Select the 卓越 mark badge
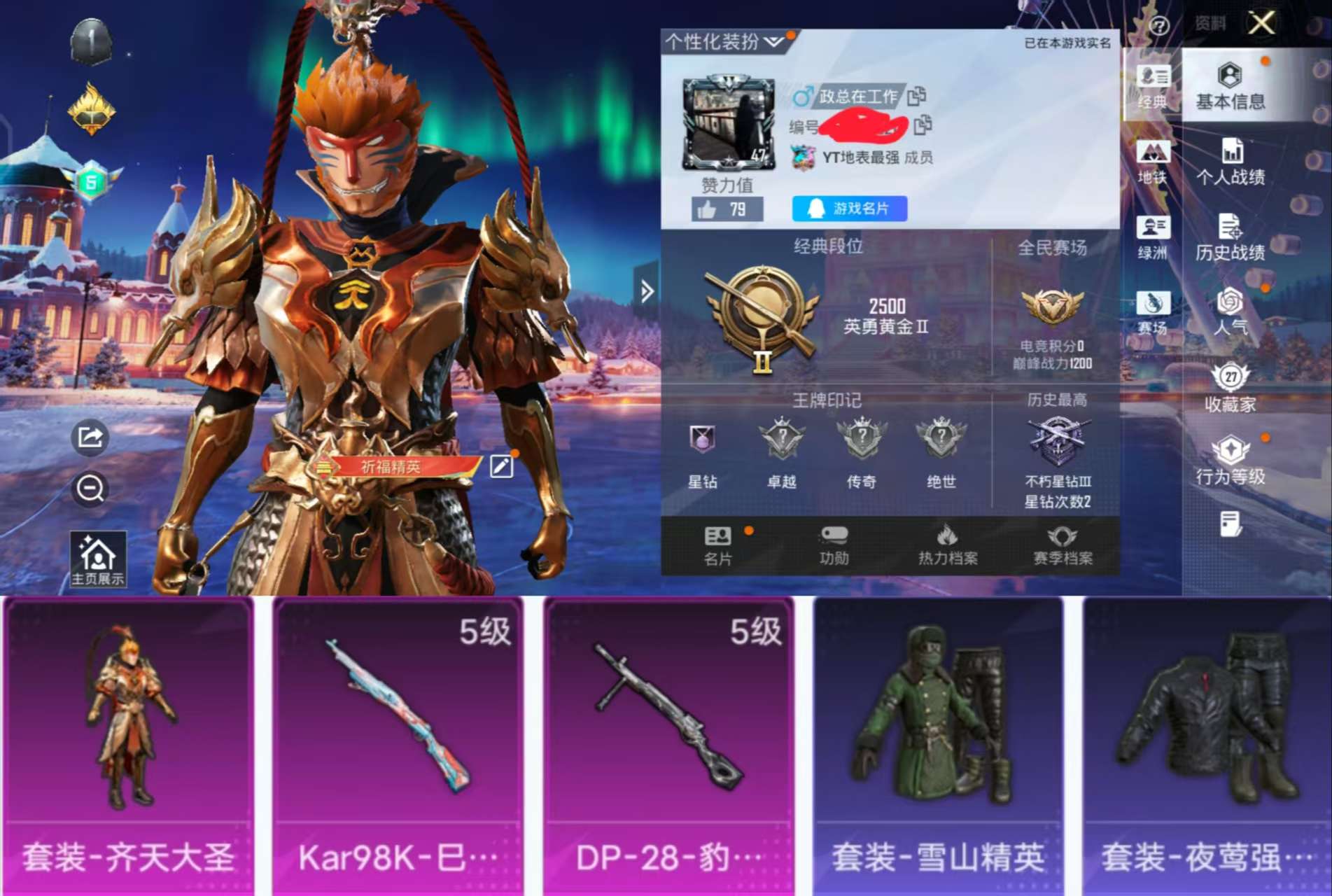Screen dimensions: 1332x896 781,437
